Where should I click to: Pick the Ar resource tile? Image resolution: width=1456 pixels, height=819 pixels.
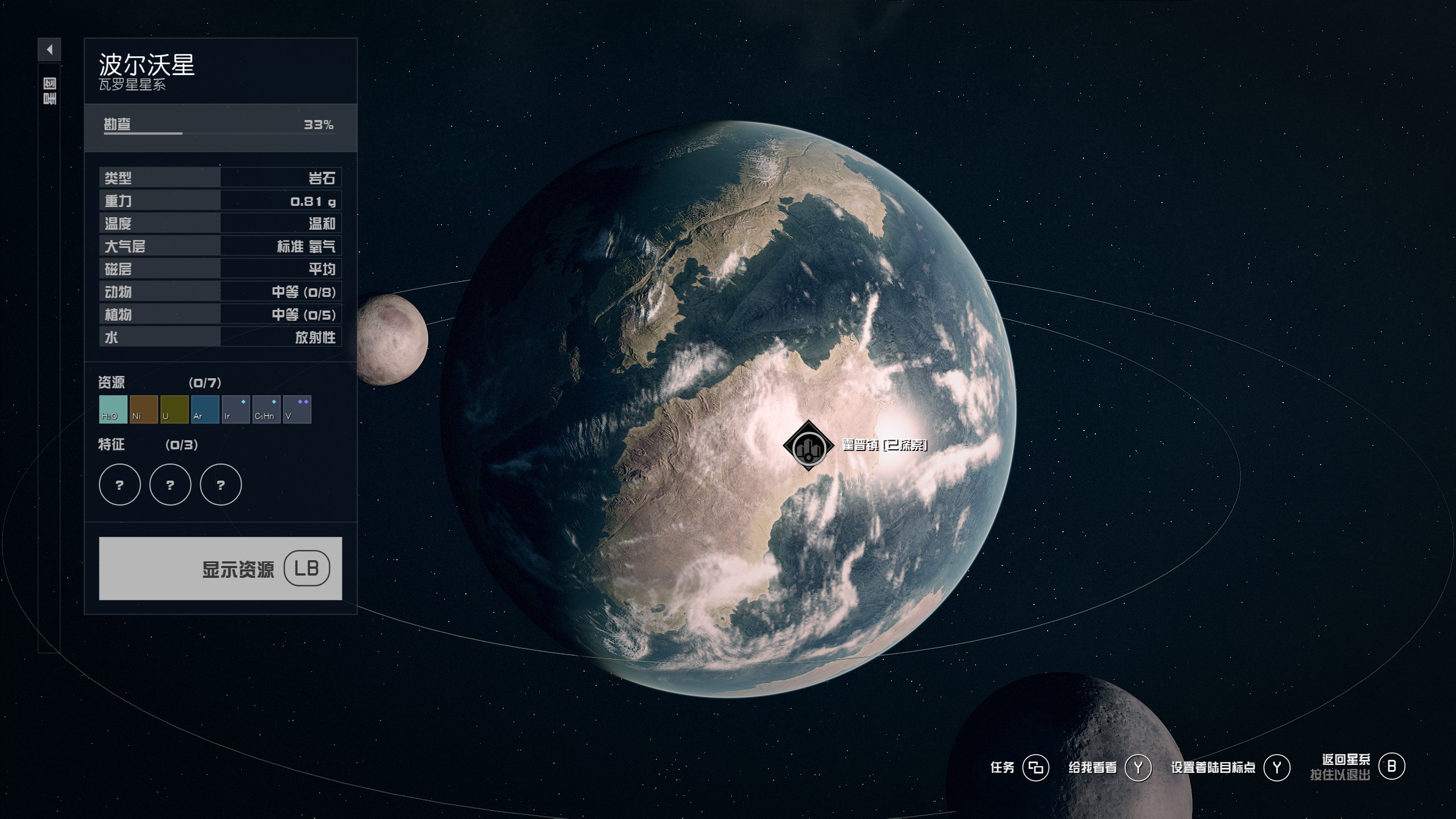[205, 409]
